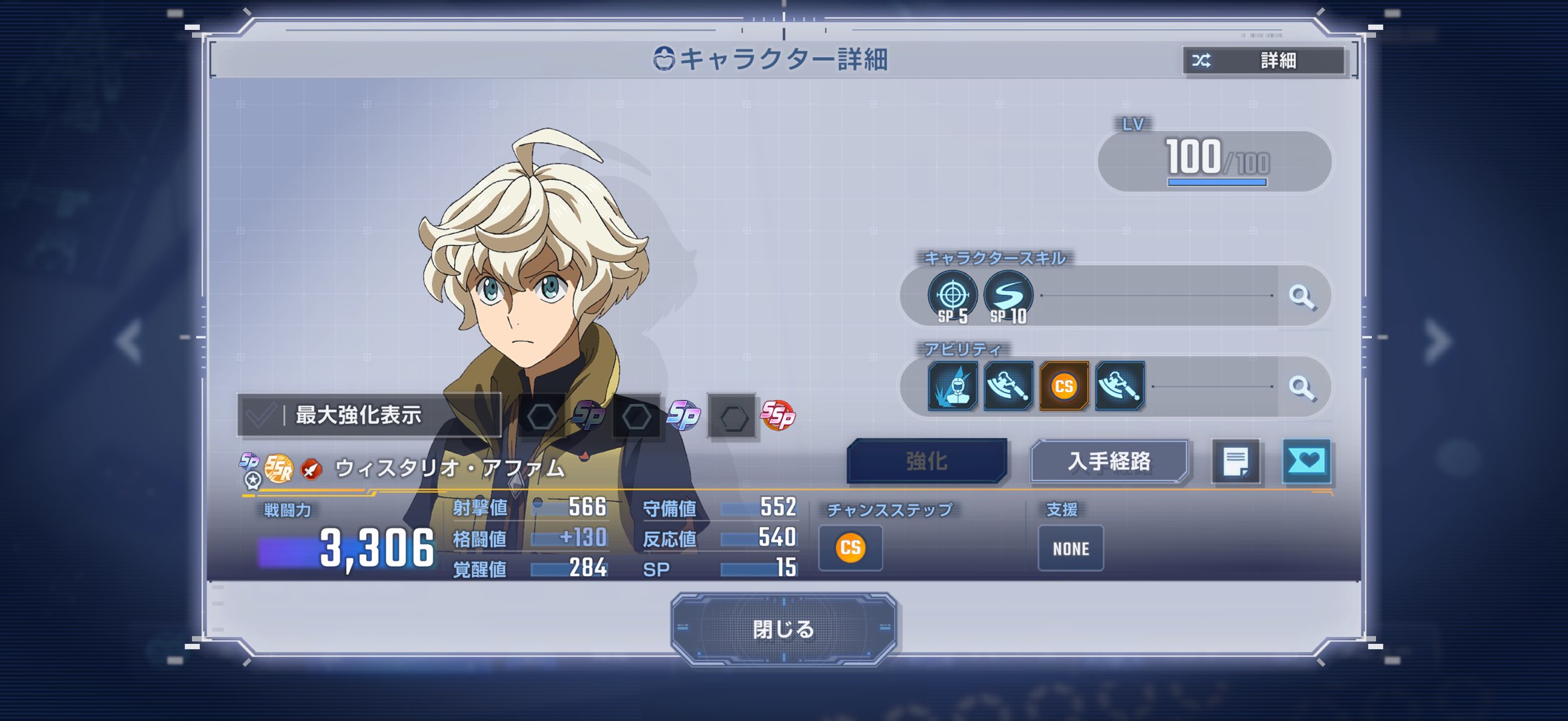
Task: Toggle the 最大強化表示 checkbox
Action: coord(260,415)
